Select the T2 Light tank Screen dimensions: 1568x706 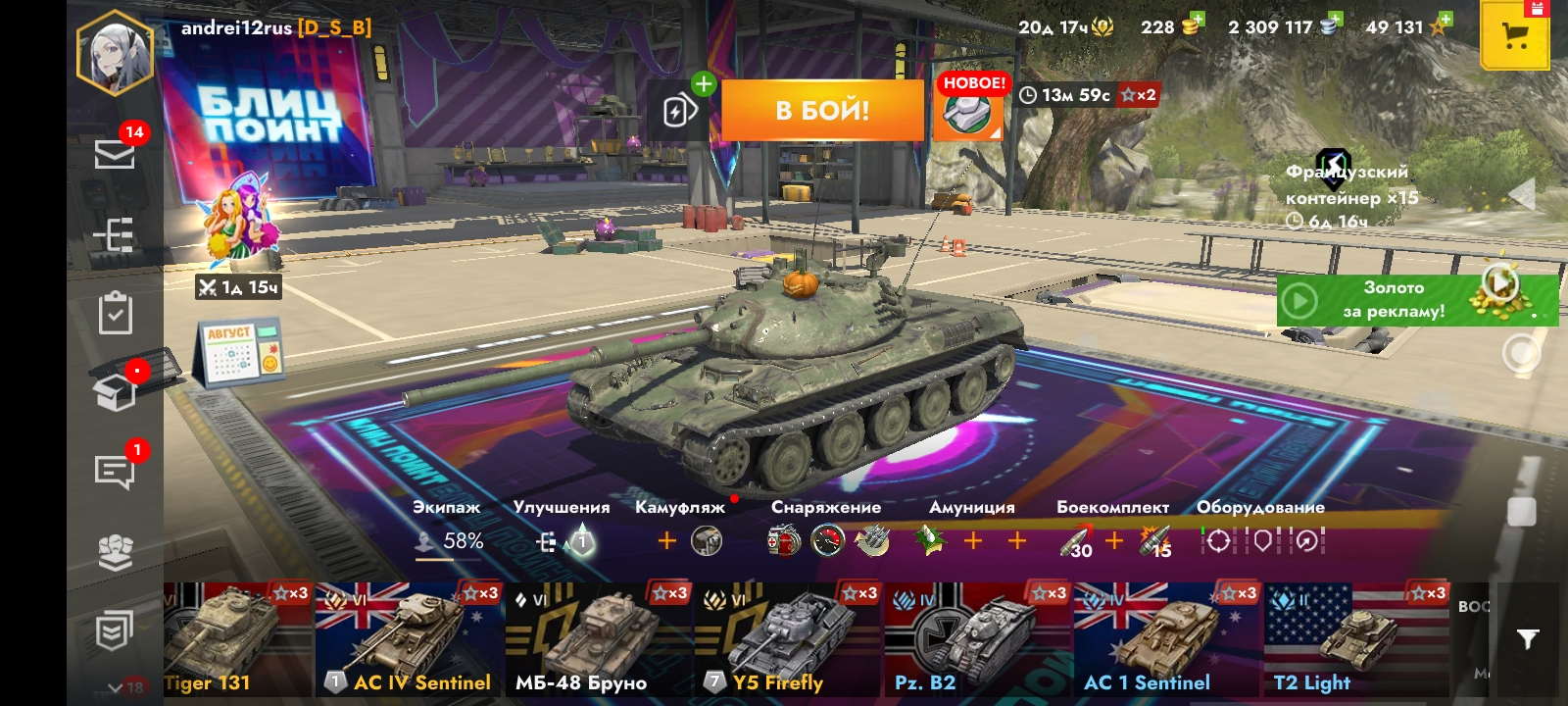pos(1356,639)
